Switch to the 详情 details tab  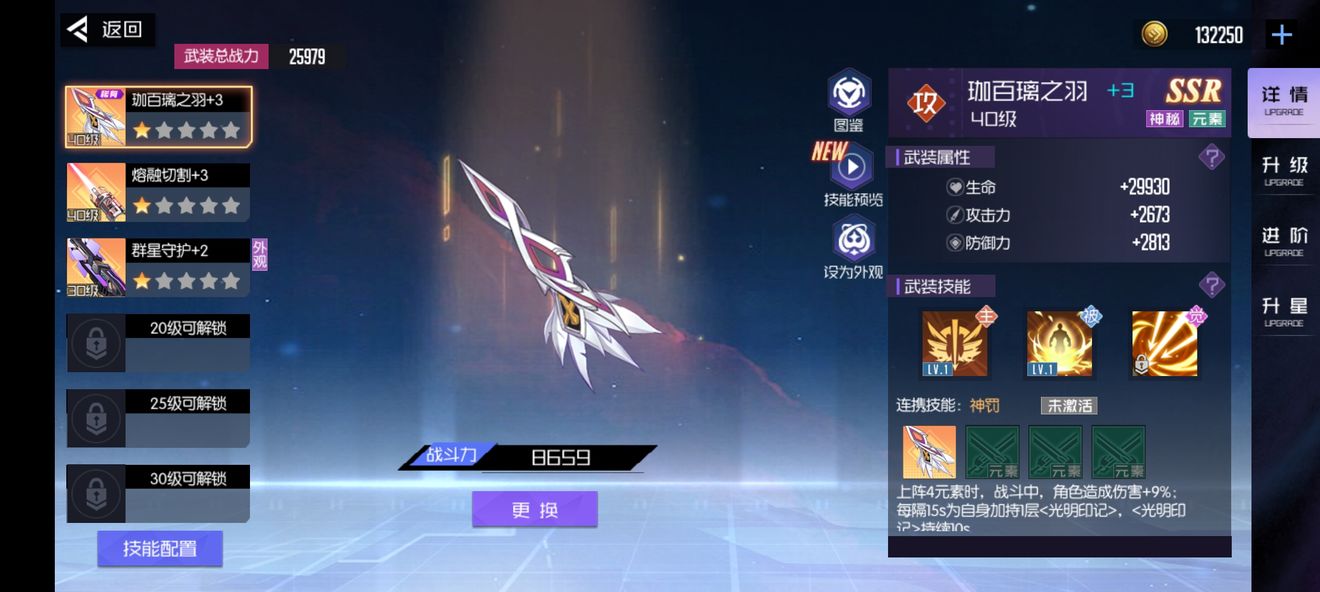pyautogui.click(x=1284, y=102)
